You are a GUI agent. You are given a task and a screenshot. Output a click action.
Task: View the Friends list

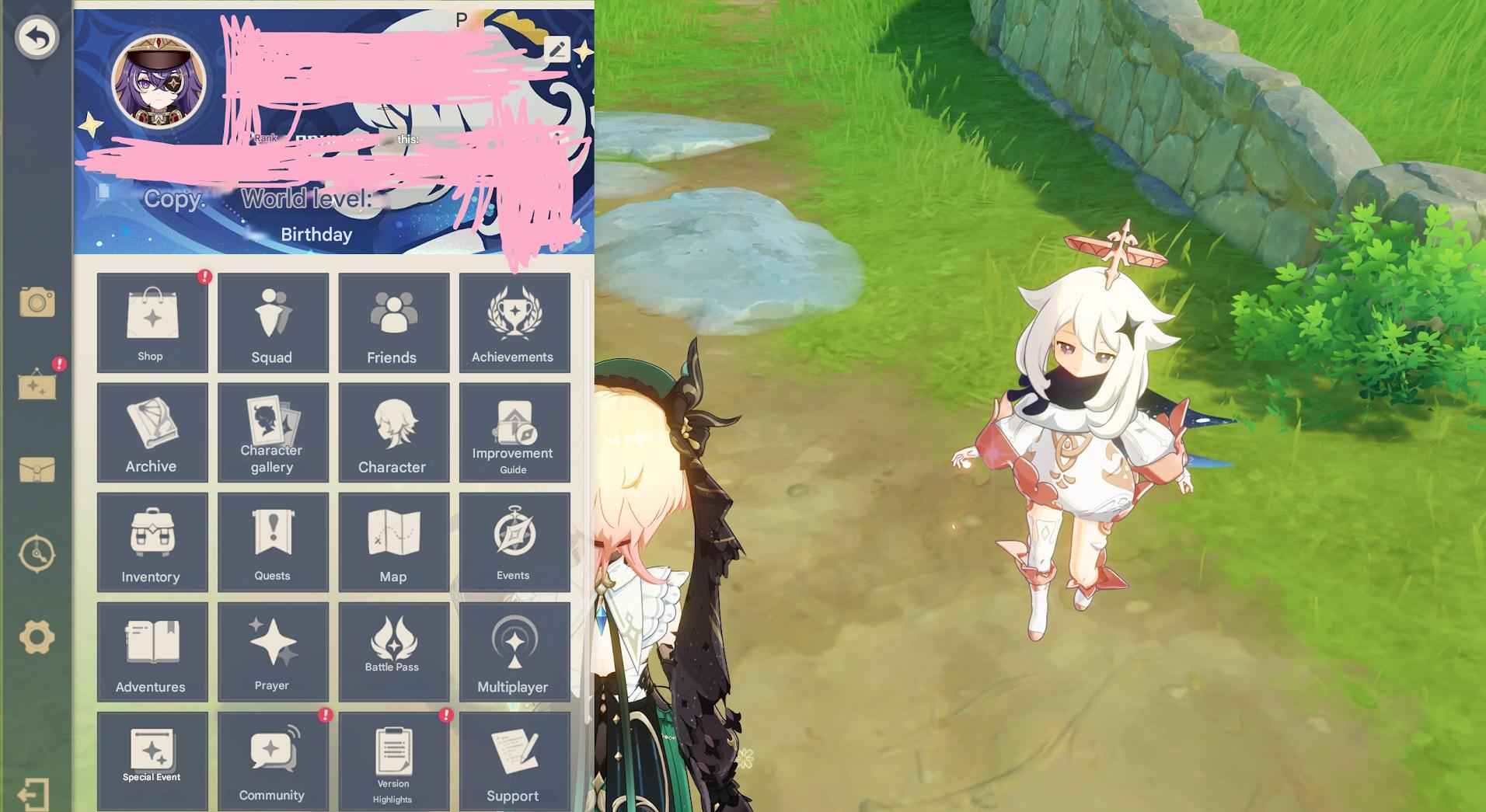(x=393, y=322)
